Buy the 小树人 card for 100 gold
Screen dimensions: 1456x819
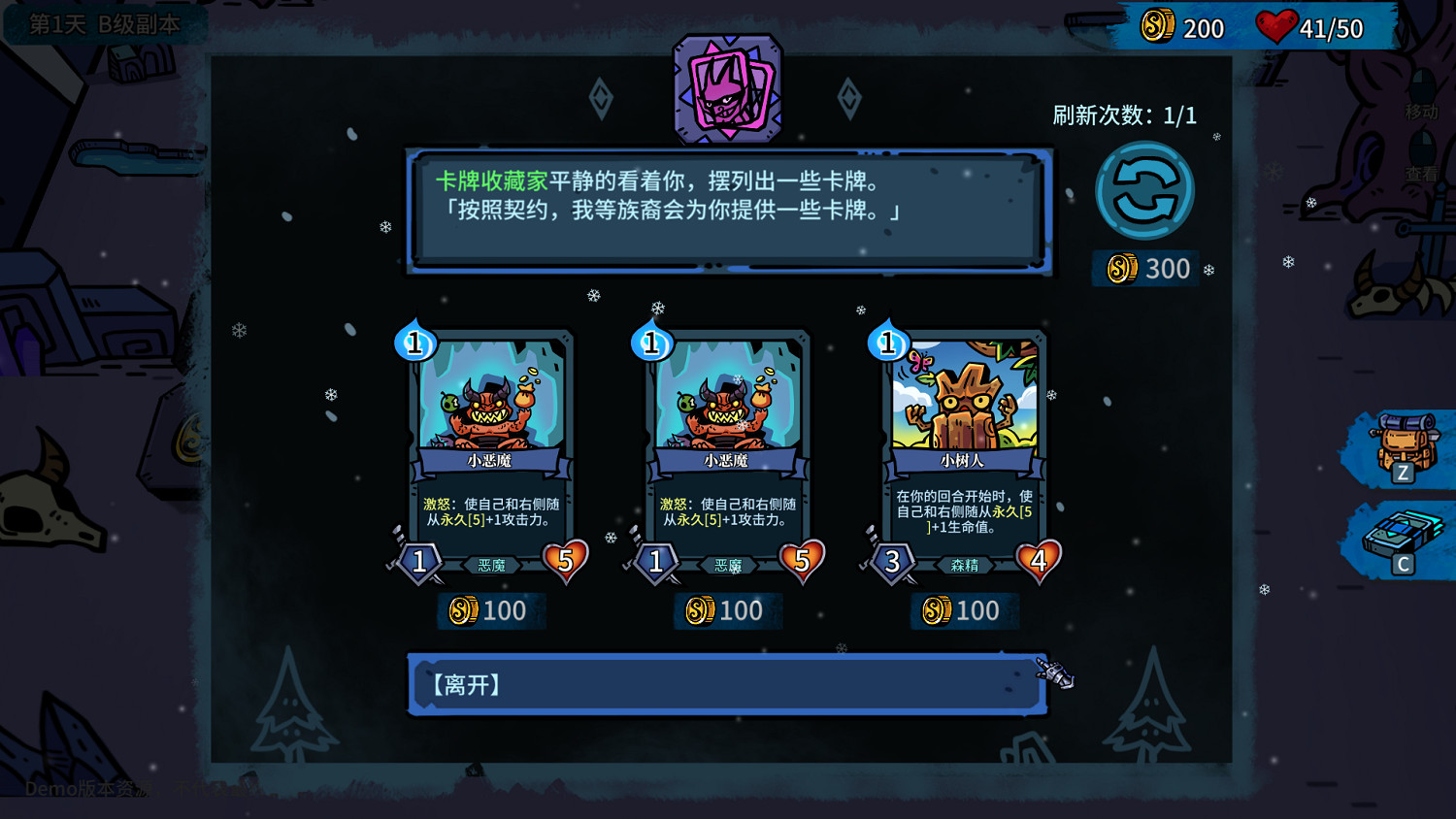tap(965, 610)
